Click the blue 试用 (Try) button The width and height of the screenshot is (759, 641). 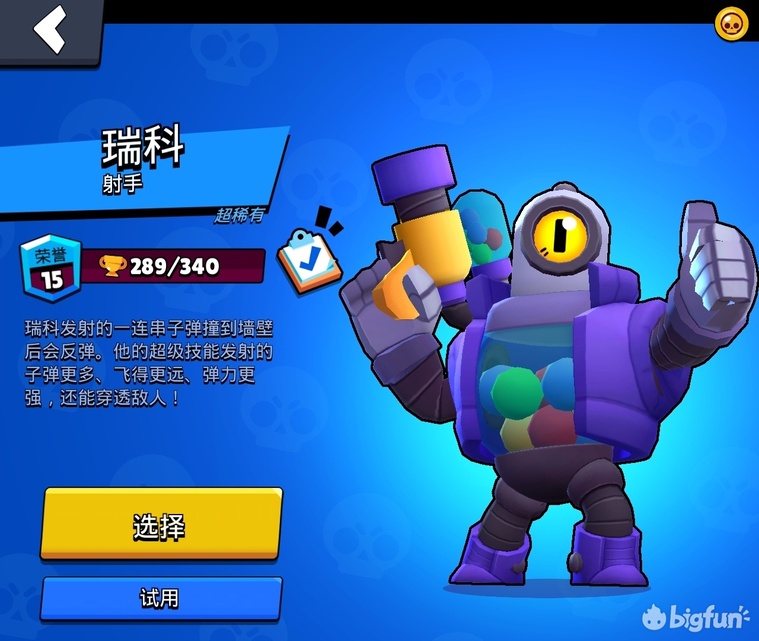click(160, 598)
